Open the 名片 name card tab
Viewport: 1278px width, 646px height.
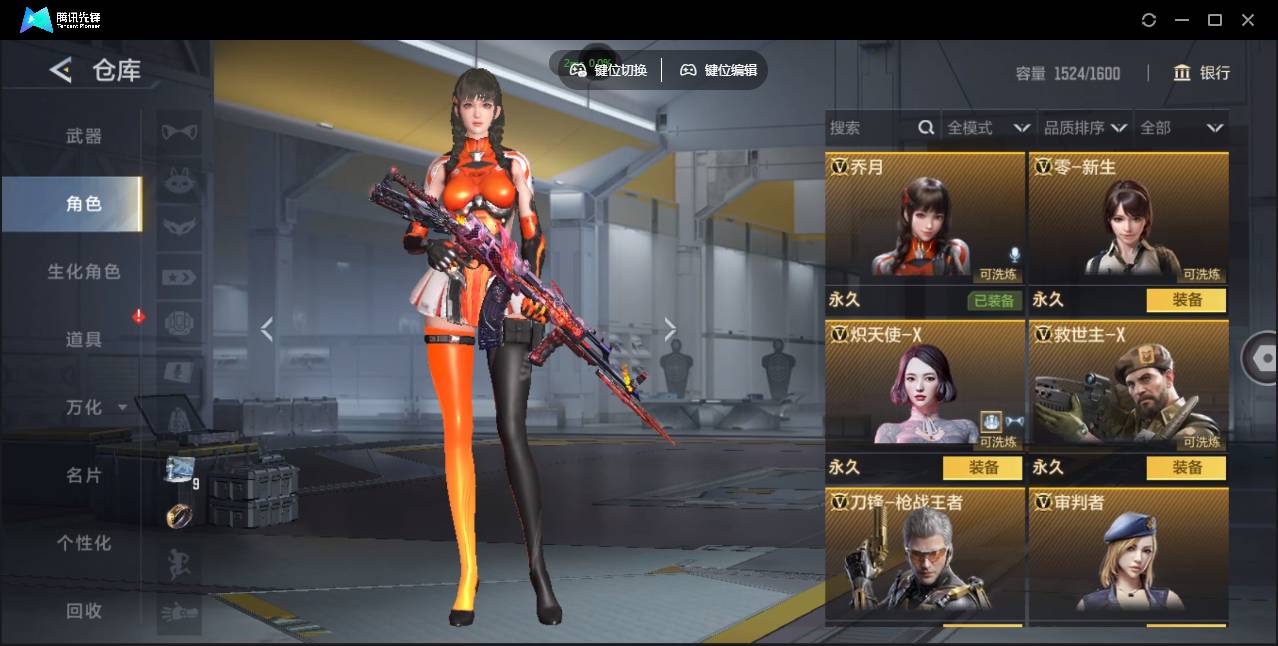(x=84, y=476)
